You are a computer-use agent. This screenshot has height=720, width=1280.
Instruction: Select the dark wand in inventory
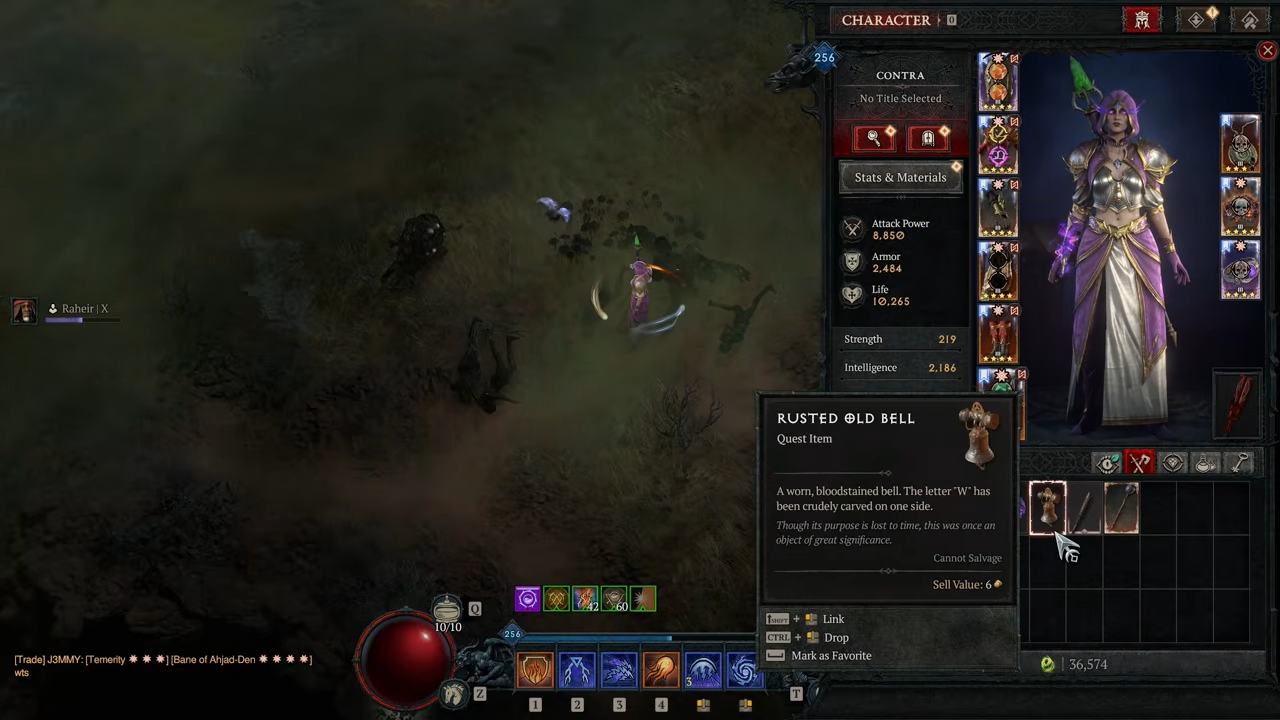[x=1084, y=507]
